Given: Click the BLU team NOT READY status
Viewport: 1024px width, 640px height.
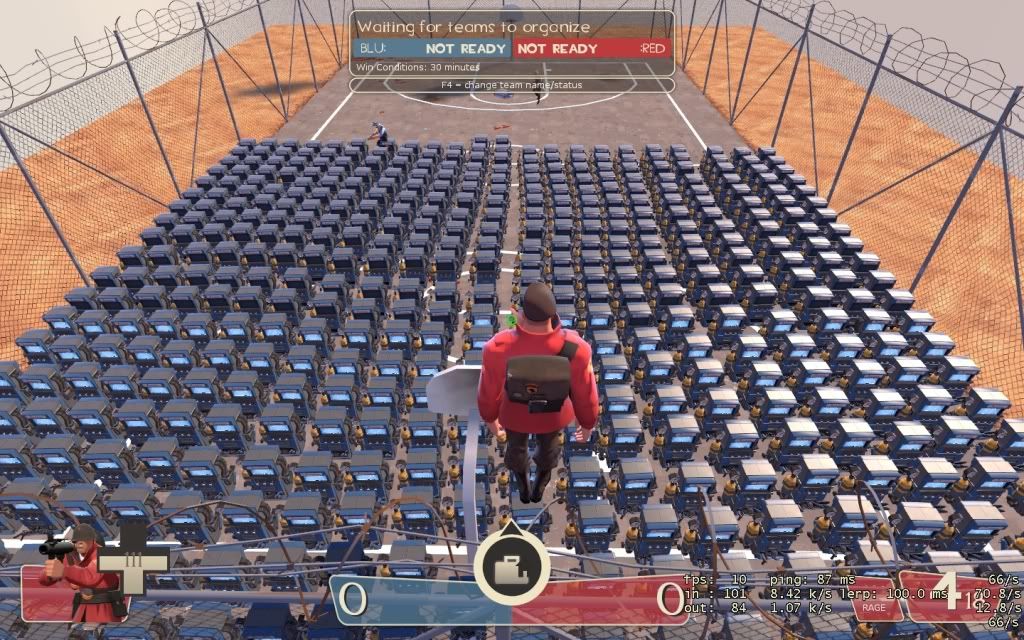Looking at the screenshot, I should pyautogui.click(x=465, y=48).
